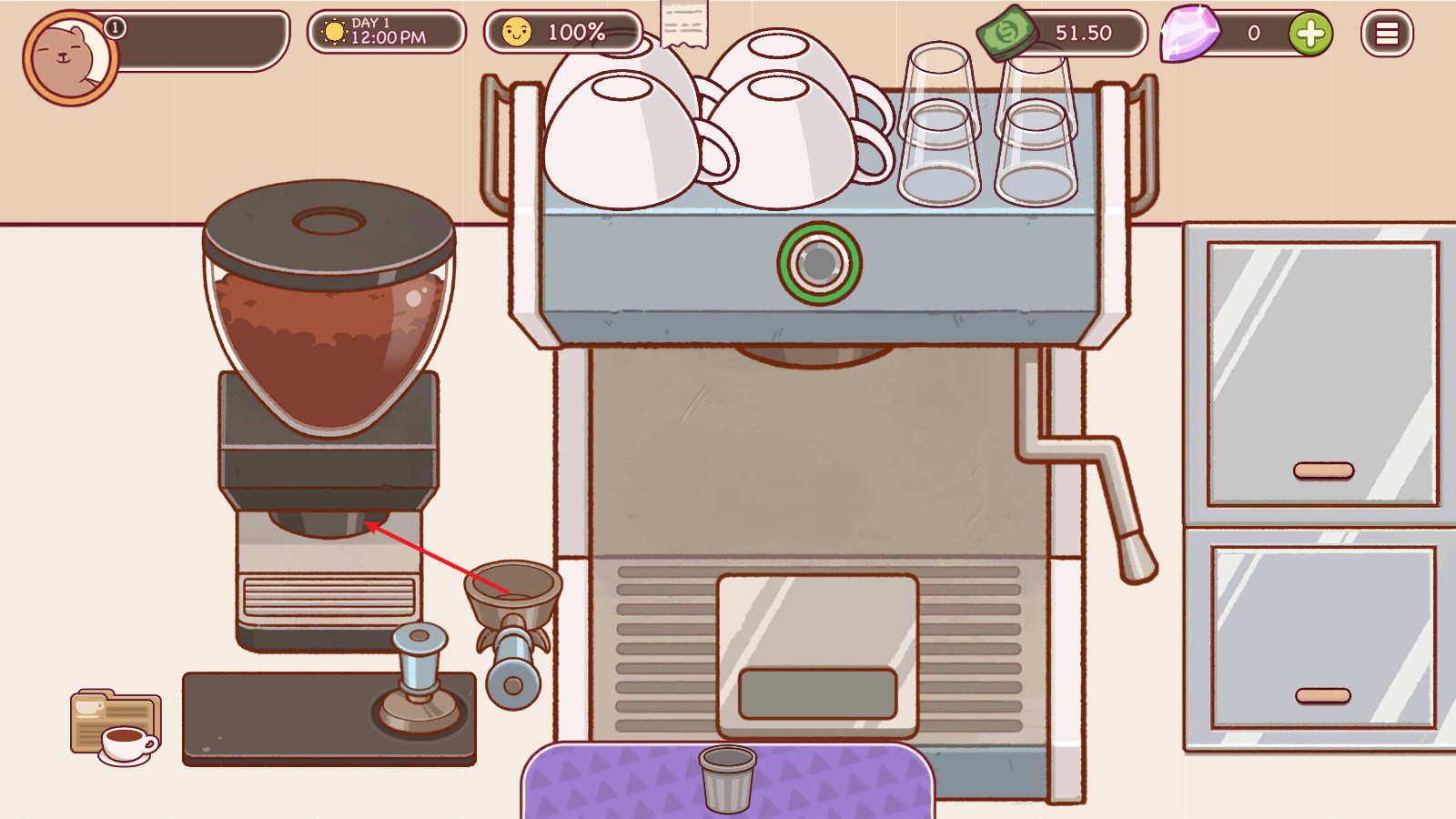Open the recipe book with coffee cup
This screenshot has height=819, width=1456.
[116, 727]
